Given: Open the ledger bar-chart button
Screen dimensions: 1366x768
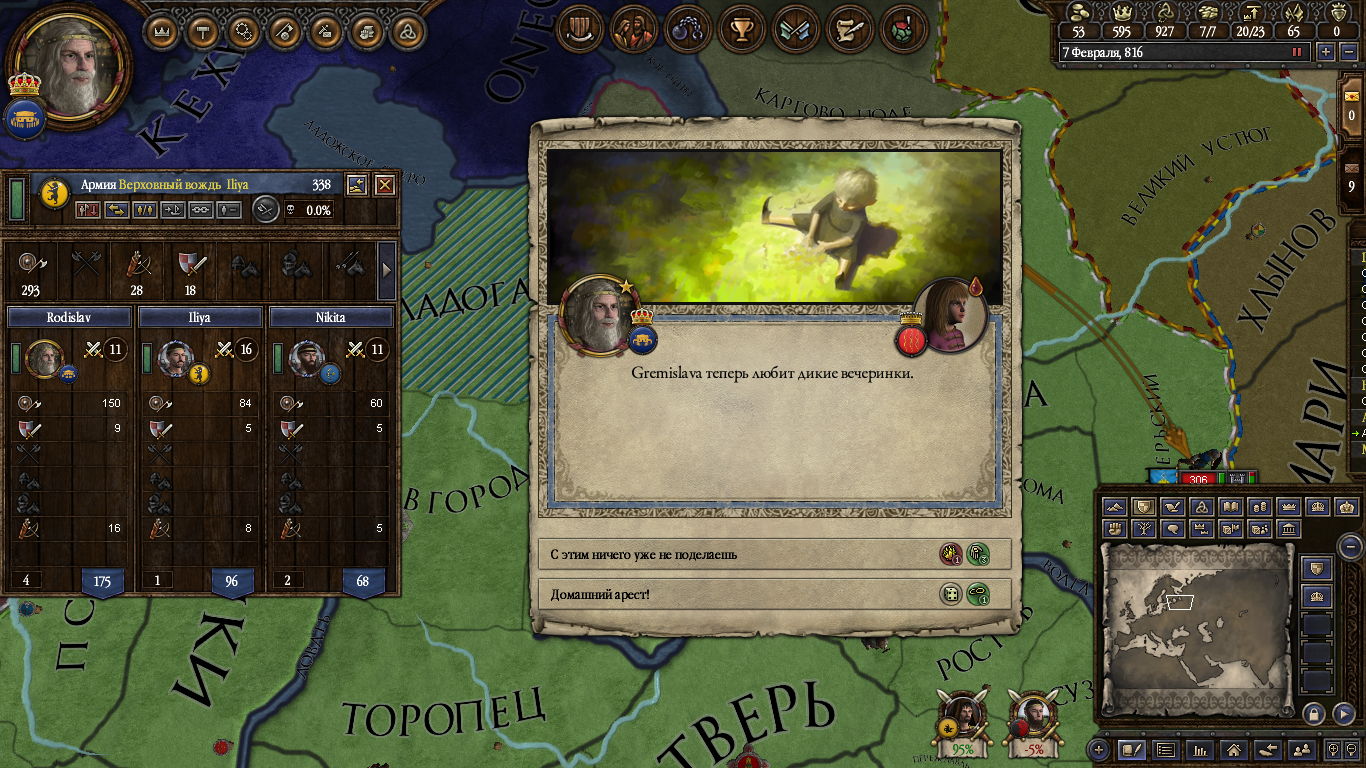Looking at the screenshot, I should tap(1201, 749).
